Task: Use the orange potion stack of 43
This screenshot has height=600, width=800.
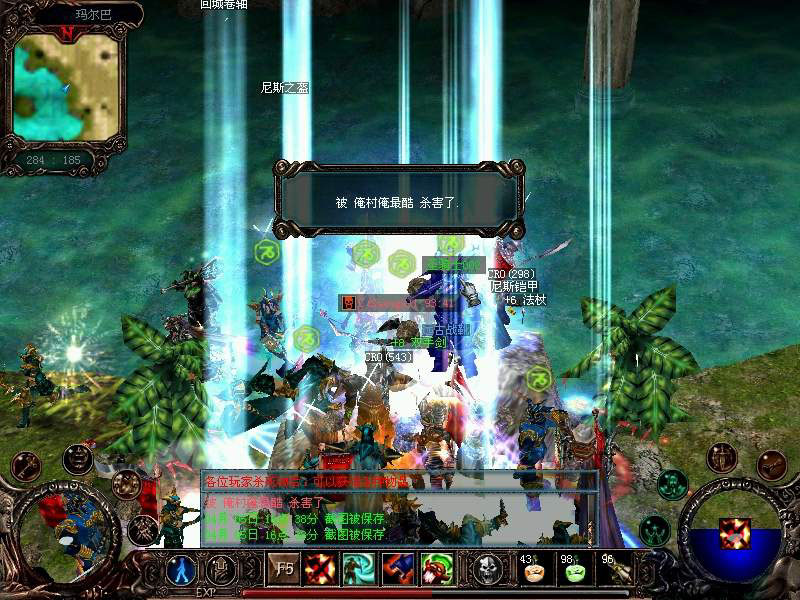Action: click(x=533, y=570)
